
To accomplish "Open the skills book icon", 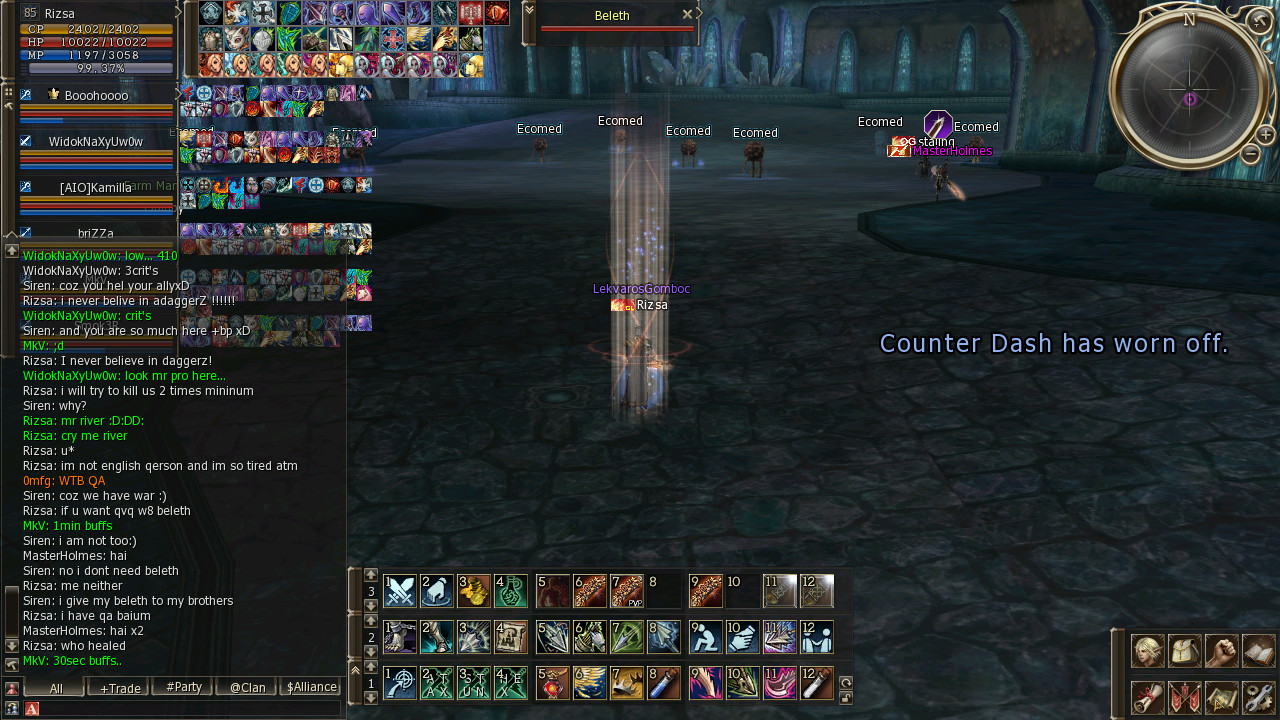I will (x=1258, y=651).
